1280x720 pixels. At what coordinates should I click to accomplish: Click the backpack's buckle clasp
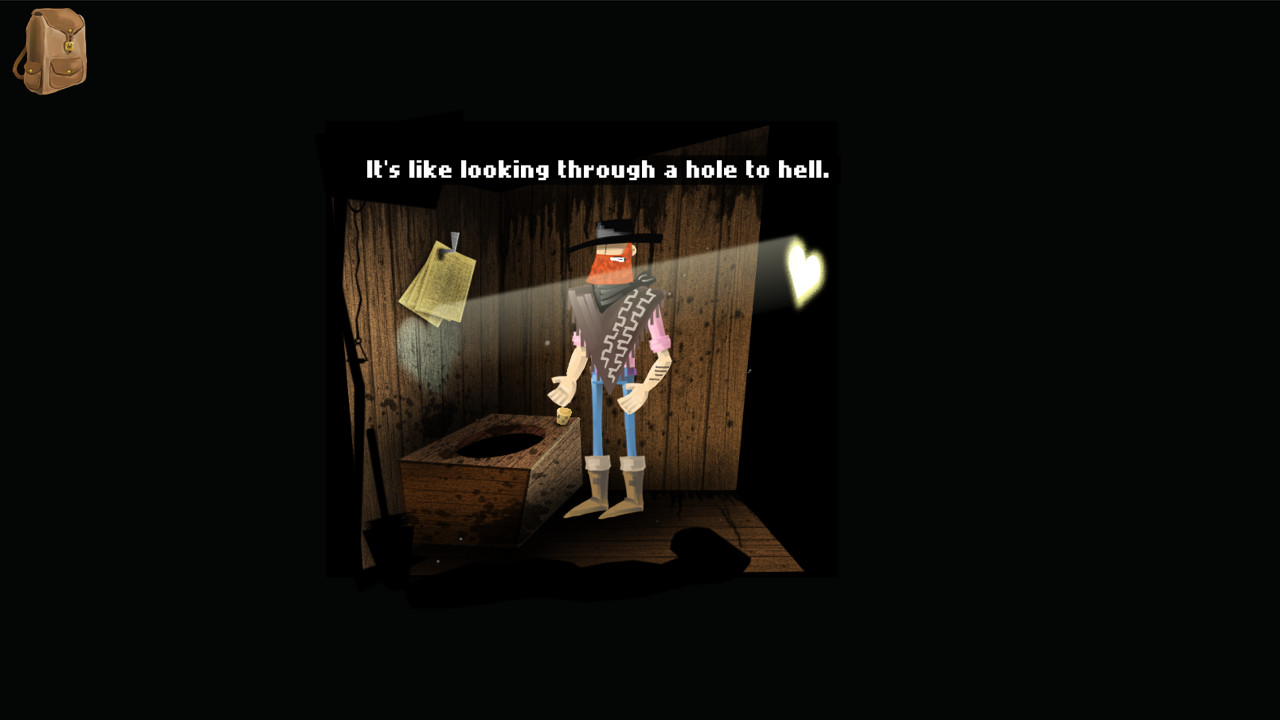pyautogui.click(x=68, y=45)
